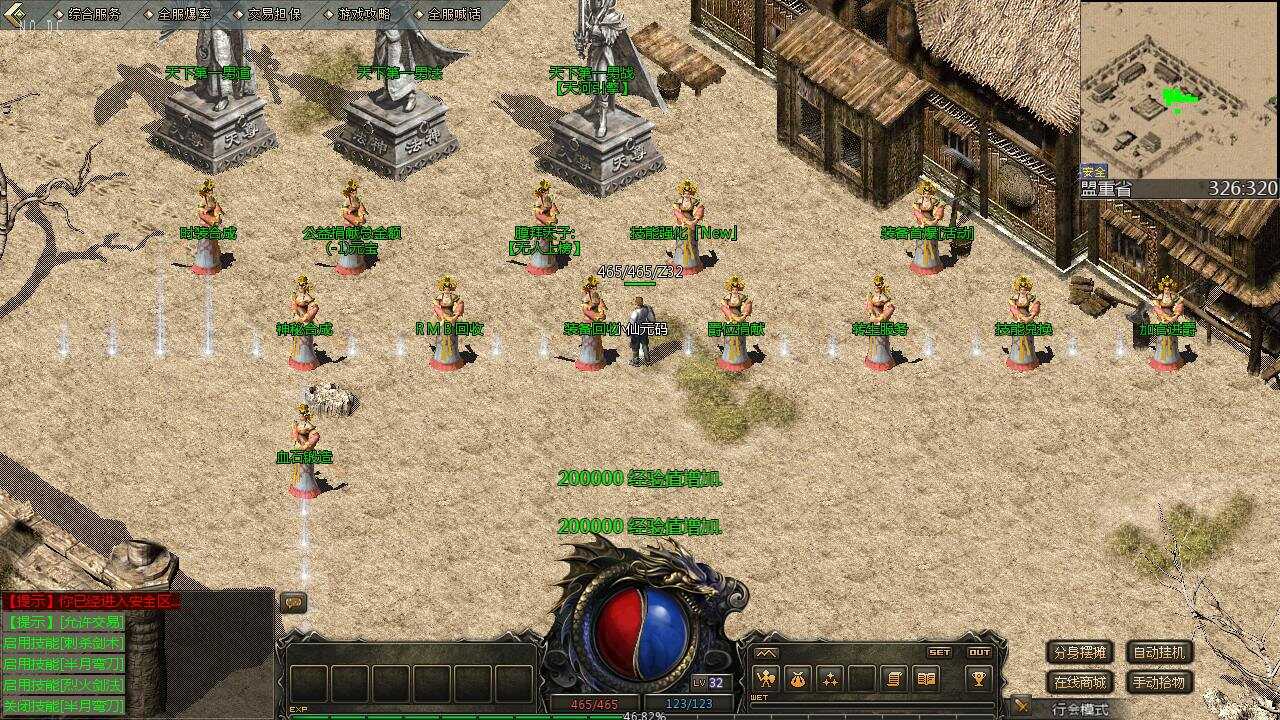Open the 全服喊话 menu
Image resolution: width=1280 pixels, height=720 pixels.
pyautogui.click(x=453, y=14)
